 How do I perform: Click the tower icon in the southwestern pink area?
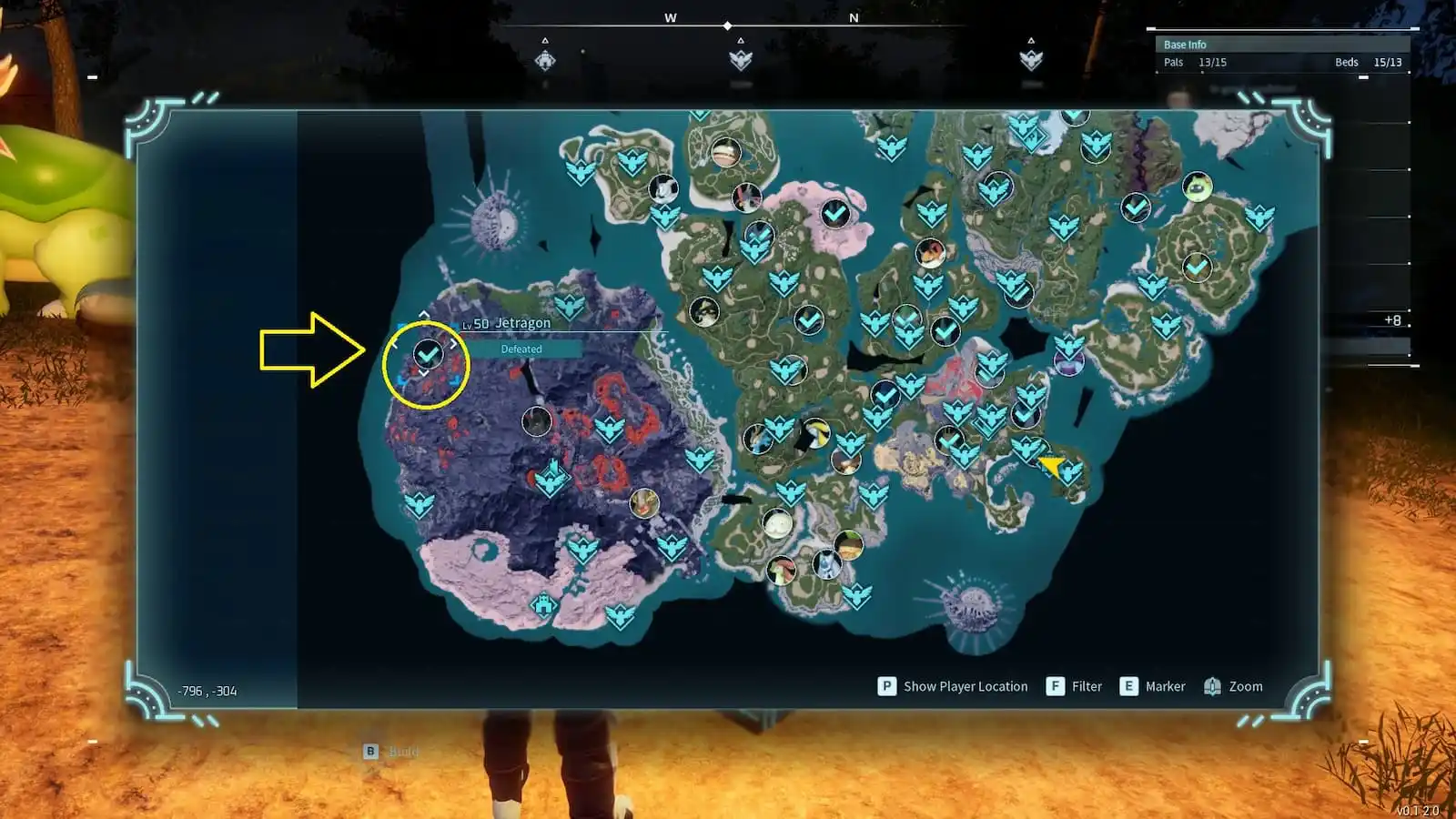click(543, 604)
